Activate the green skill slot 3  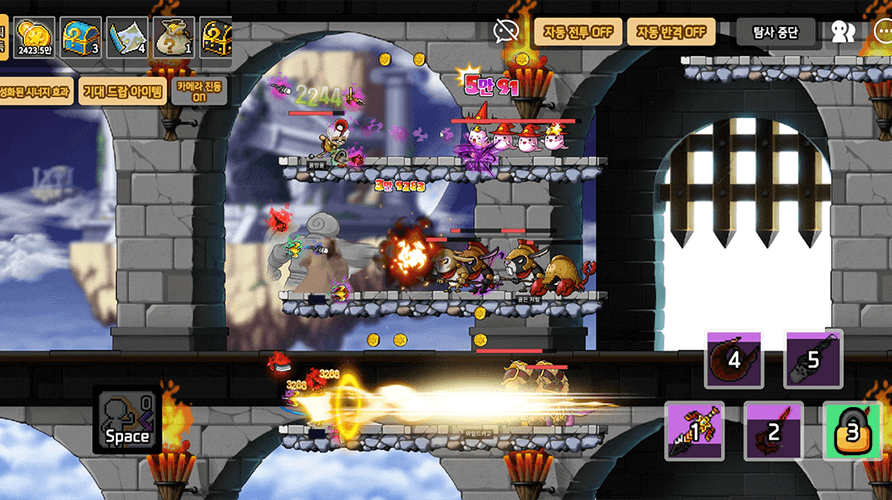[x=852, y=431]
